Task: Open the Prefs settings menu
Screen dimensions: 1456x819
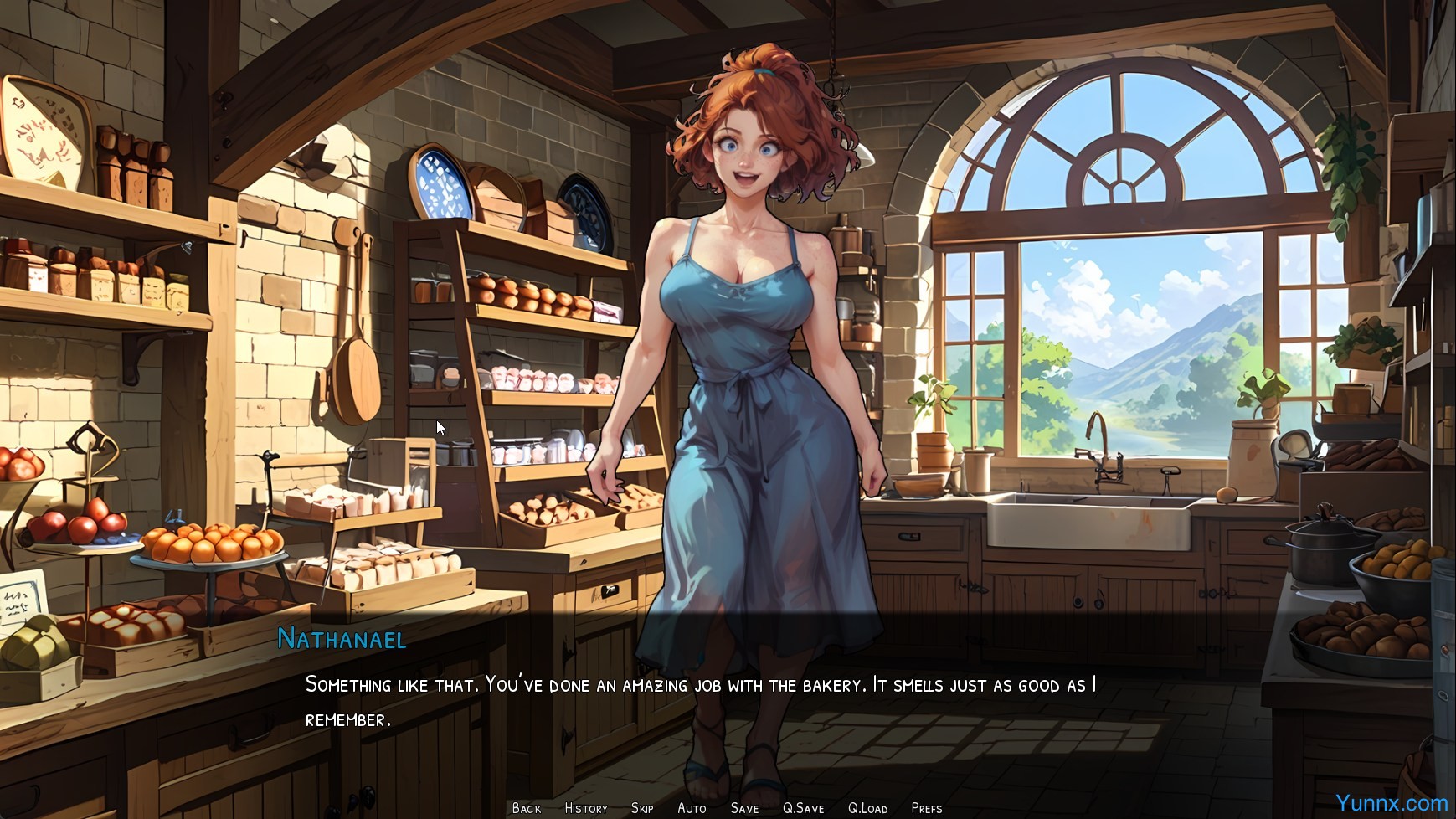Action: pos(926,808)
